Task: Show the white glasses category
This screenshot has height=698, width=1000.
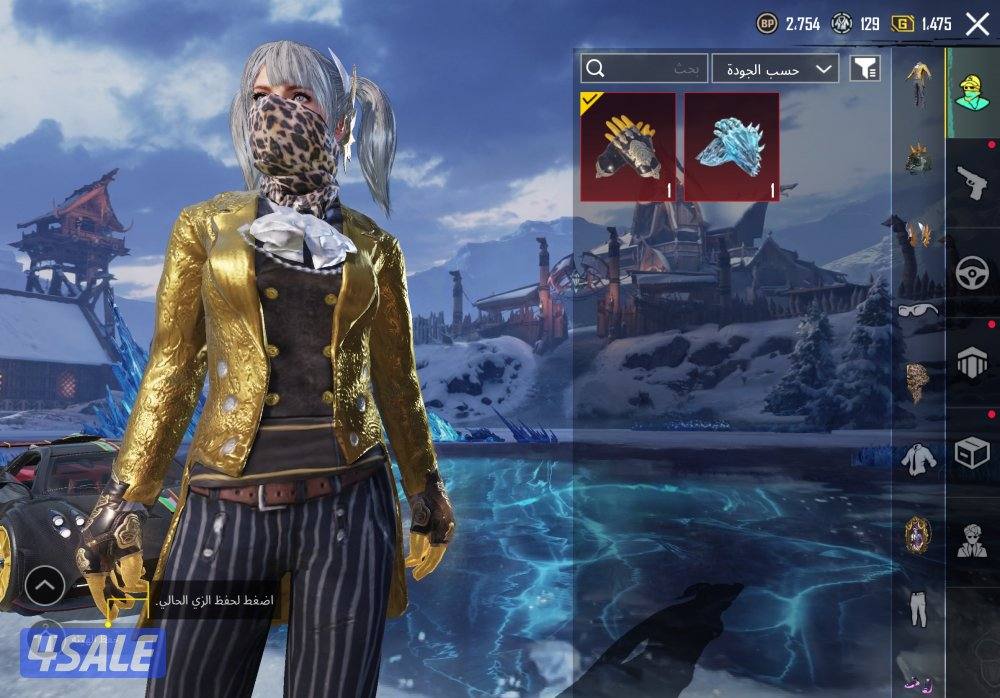Action: coord(918,310)
